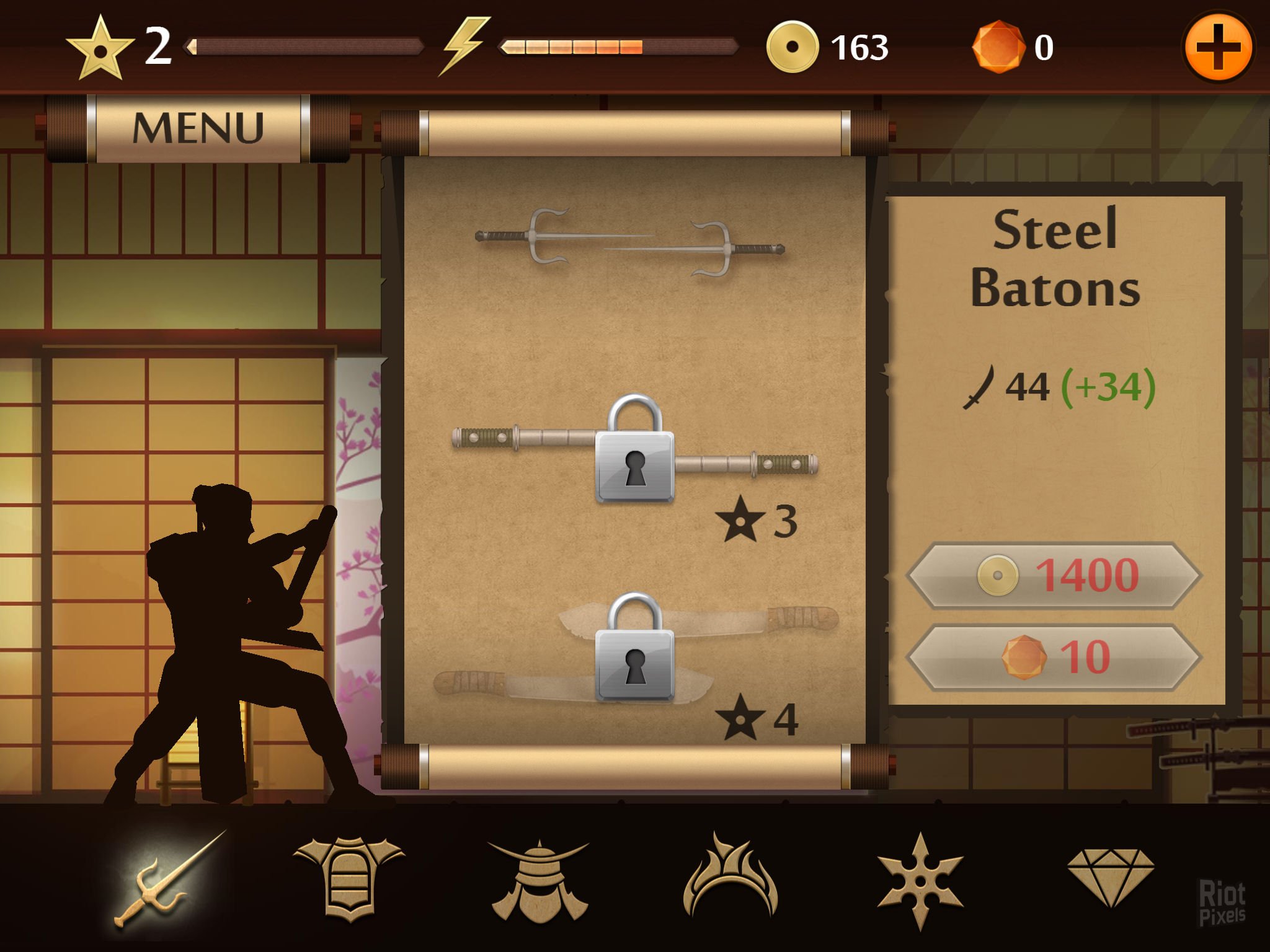Select the sai weapon in the shop list
The height and width of the screenshot is (952, 1270).
coord(630,244)
